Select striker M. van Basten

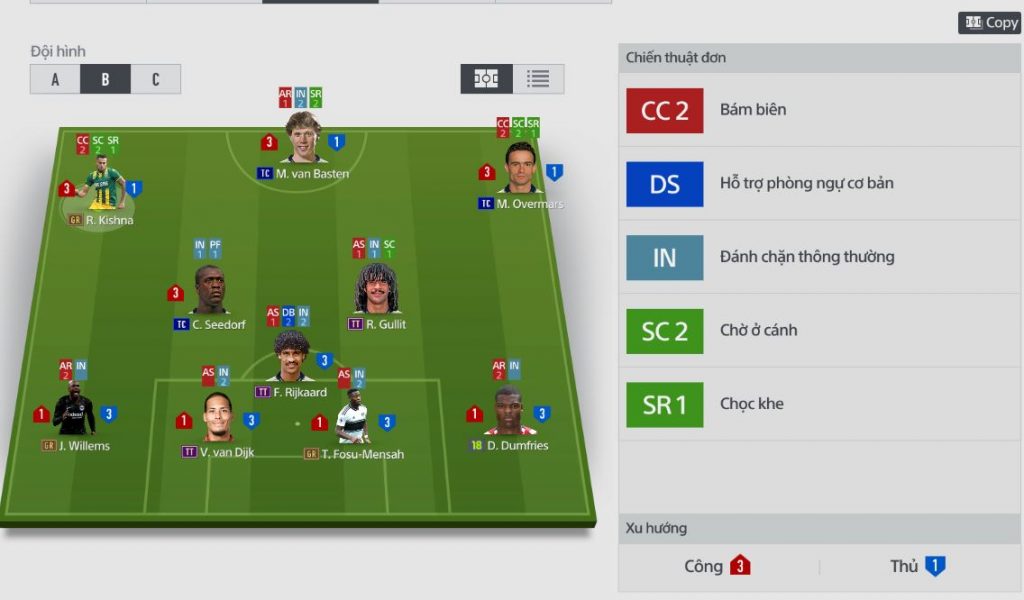pos(303,141)
